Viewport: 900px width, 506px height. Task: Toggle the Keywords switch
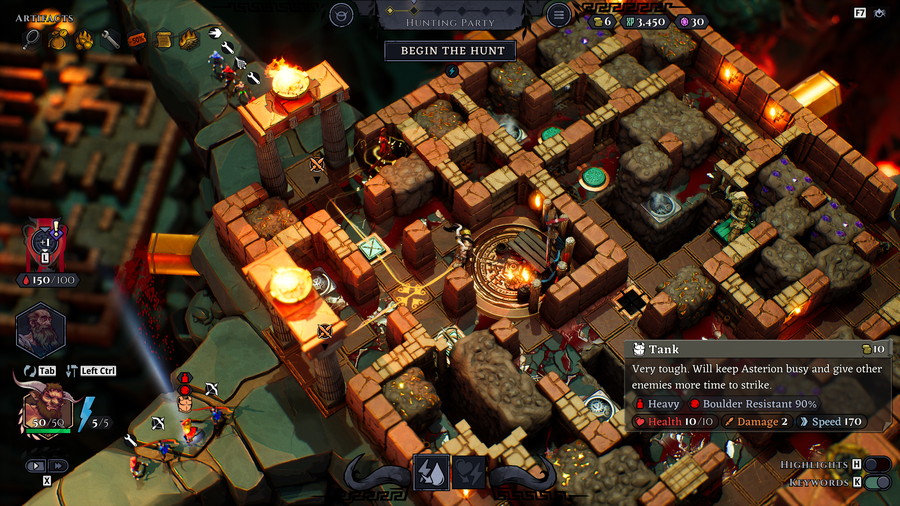point(876,482)
